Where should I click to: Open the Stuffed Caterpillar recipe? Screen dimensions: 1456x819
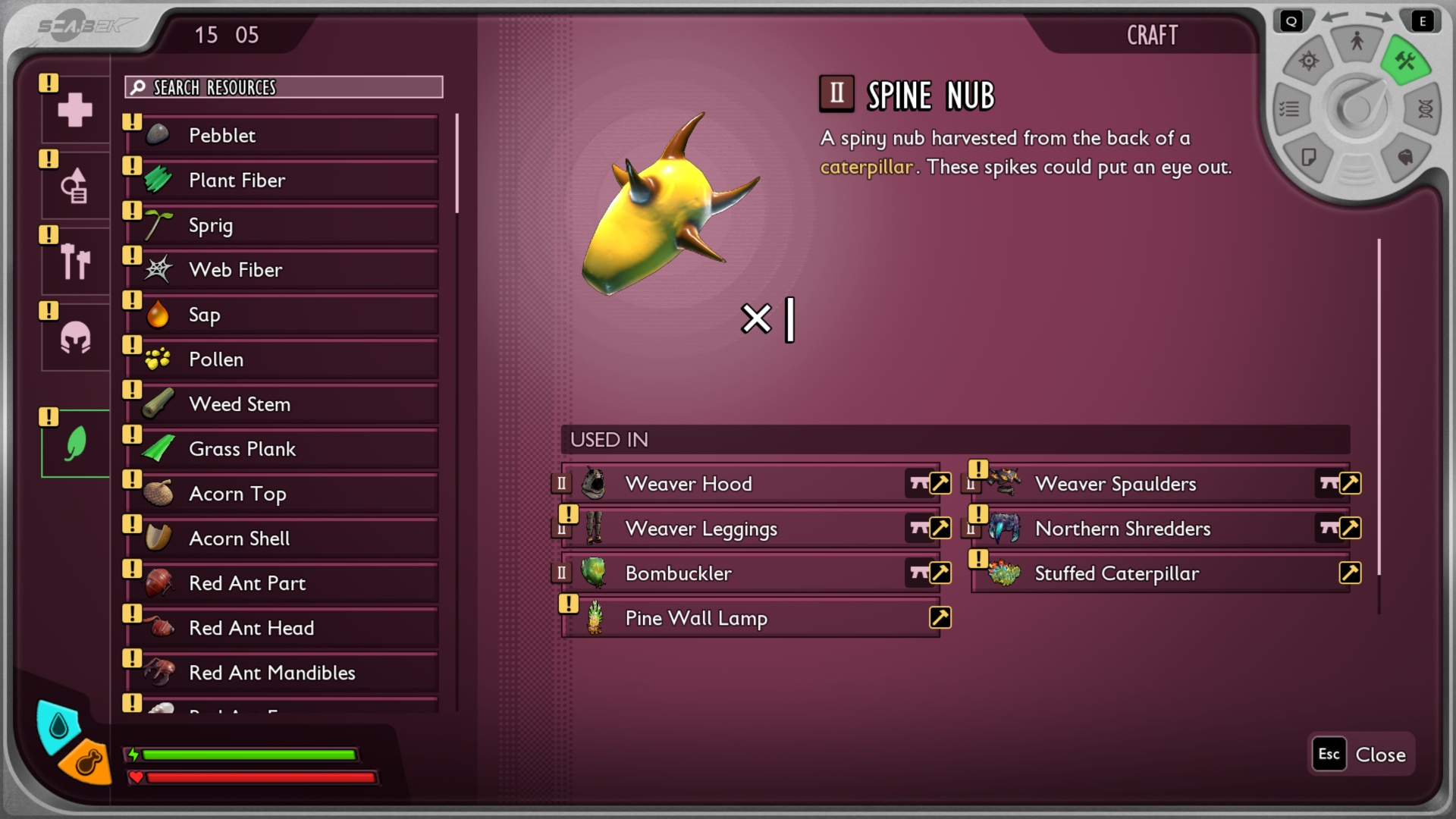[x=1160, y=573]
